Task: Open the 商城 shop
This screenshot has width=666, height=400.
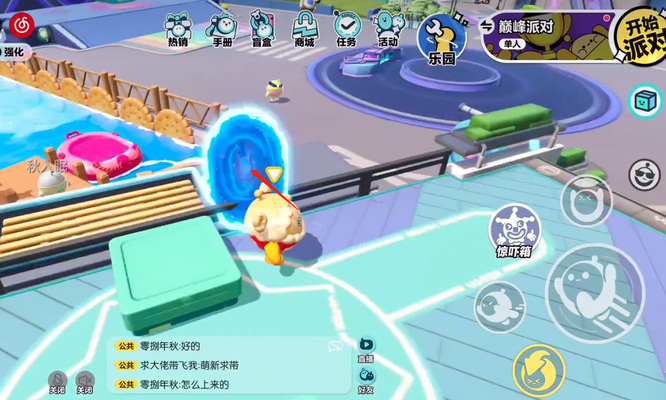Action: coord(304,29)
